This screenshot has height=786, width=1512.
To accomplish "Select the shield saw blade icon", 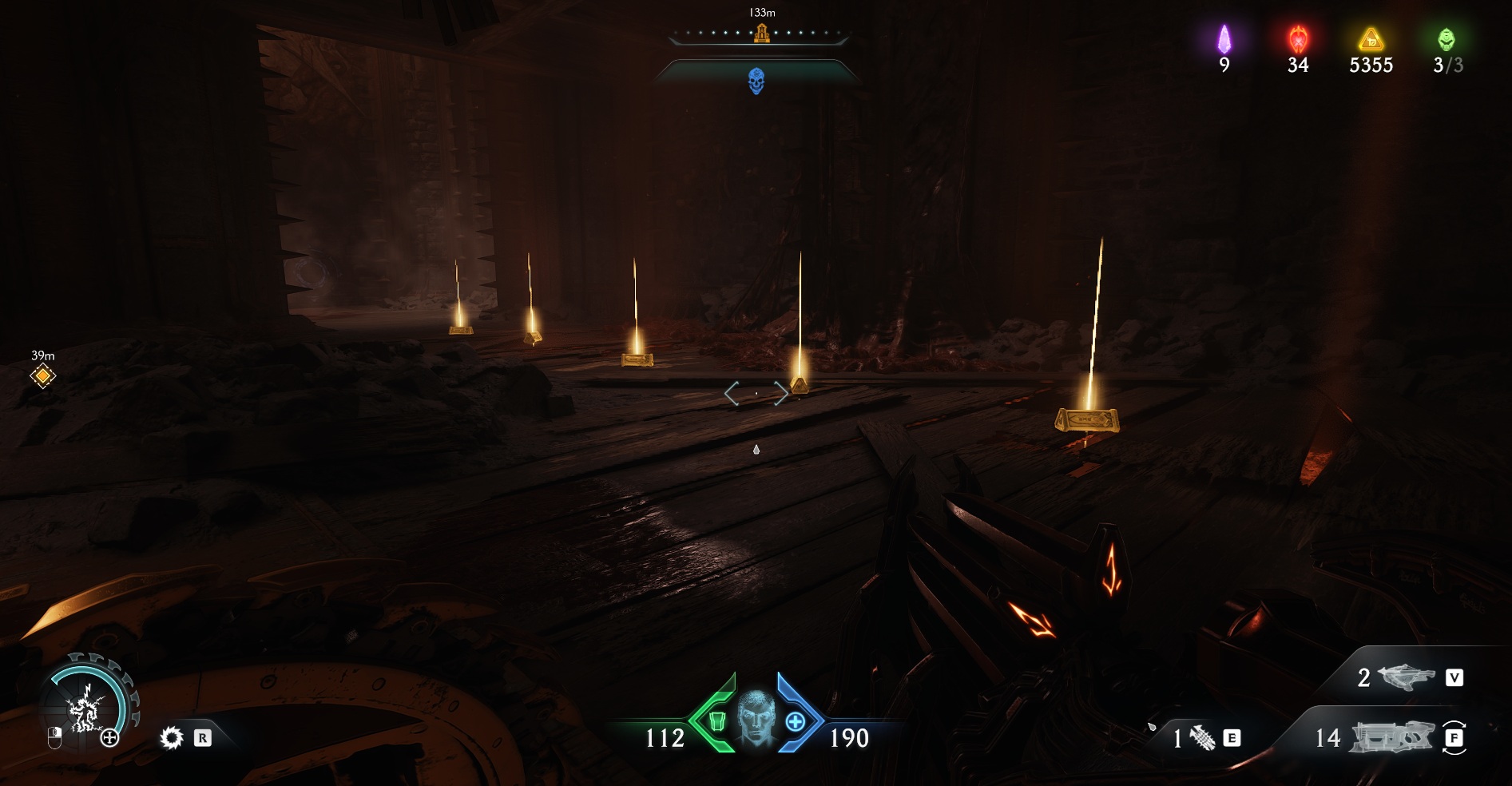I will tap(172, 738).
